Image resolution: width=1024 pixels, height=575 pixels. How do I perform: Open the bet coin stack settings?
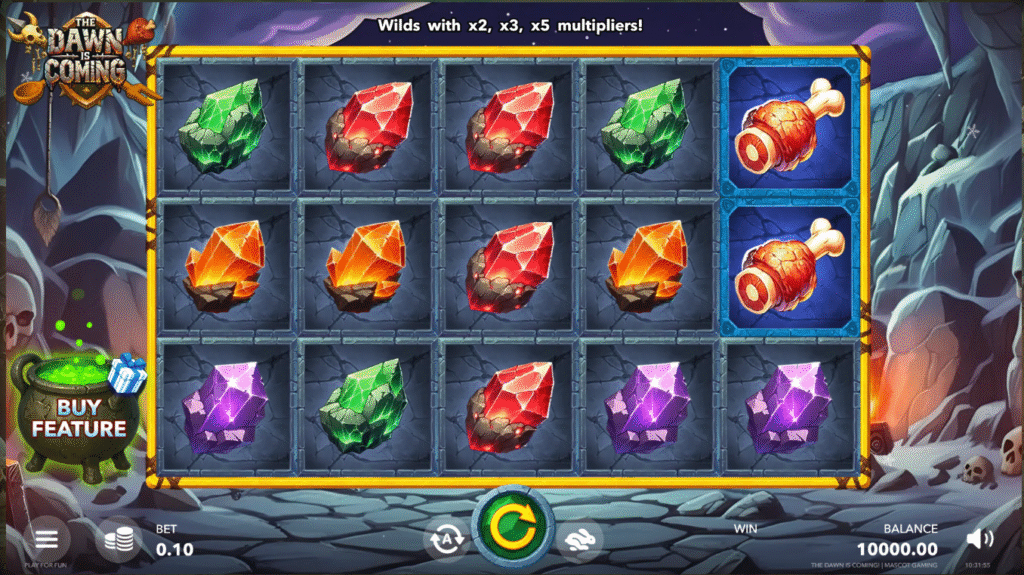[119, 540]
